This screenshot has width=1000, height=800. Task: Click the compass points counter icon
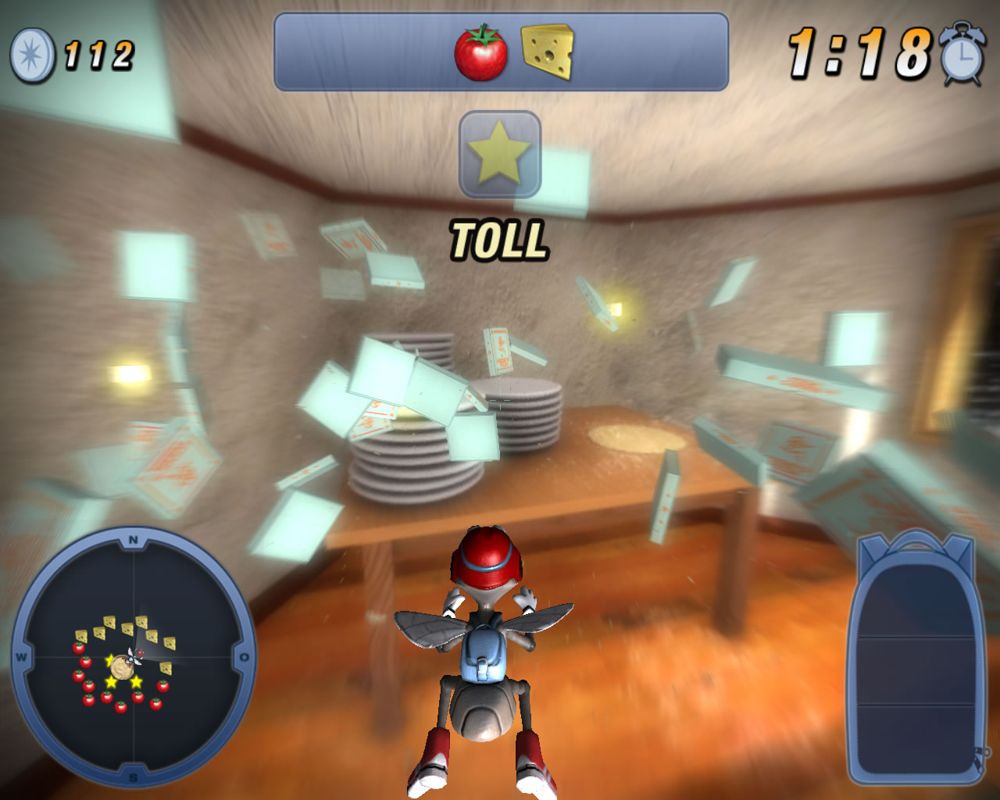[x=32, y=54]
